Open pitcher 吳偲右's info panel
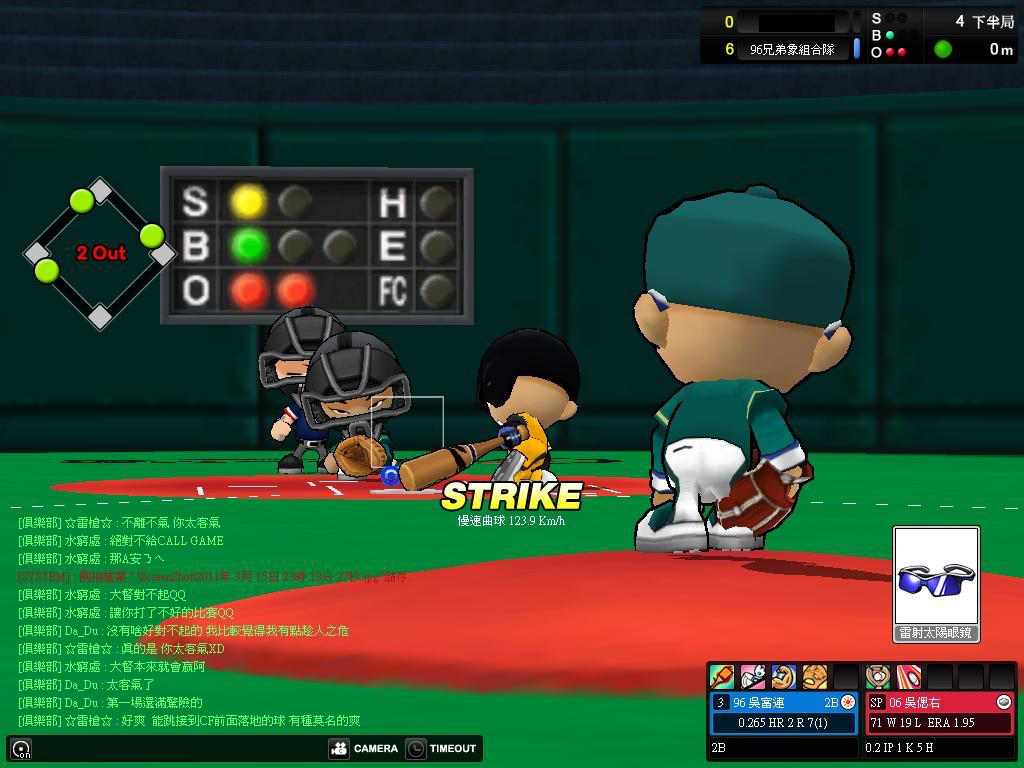The image size is (1024, 768). 939,712
